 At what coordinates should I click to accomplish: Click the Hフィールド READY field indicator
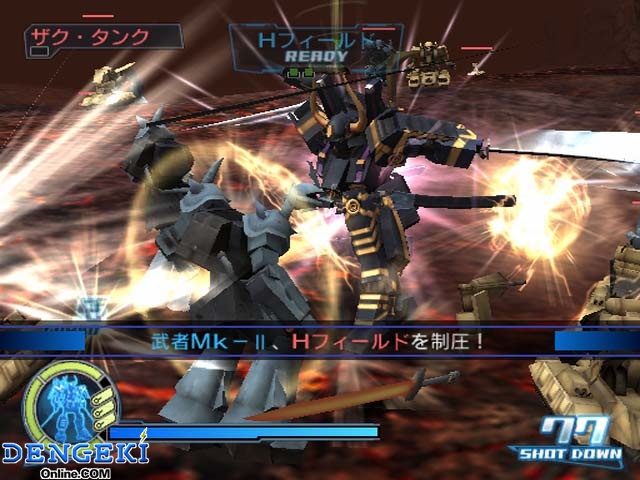click(x=316, y=47)
